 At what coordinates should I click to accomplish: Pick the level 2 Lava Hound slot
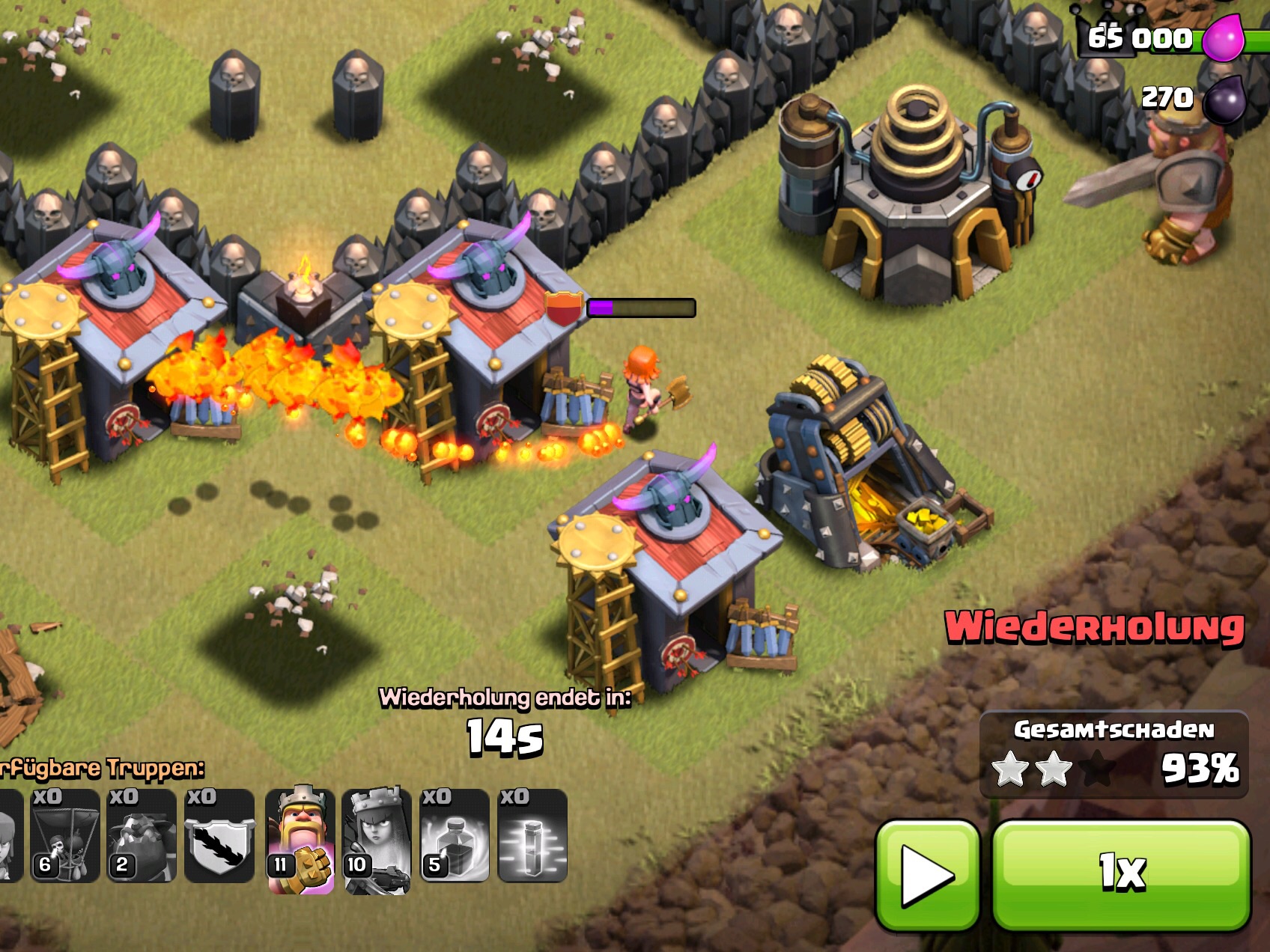click(x=142, y=836)
